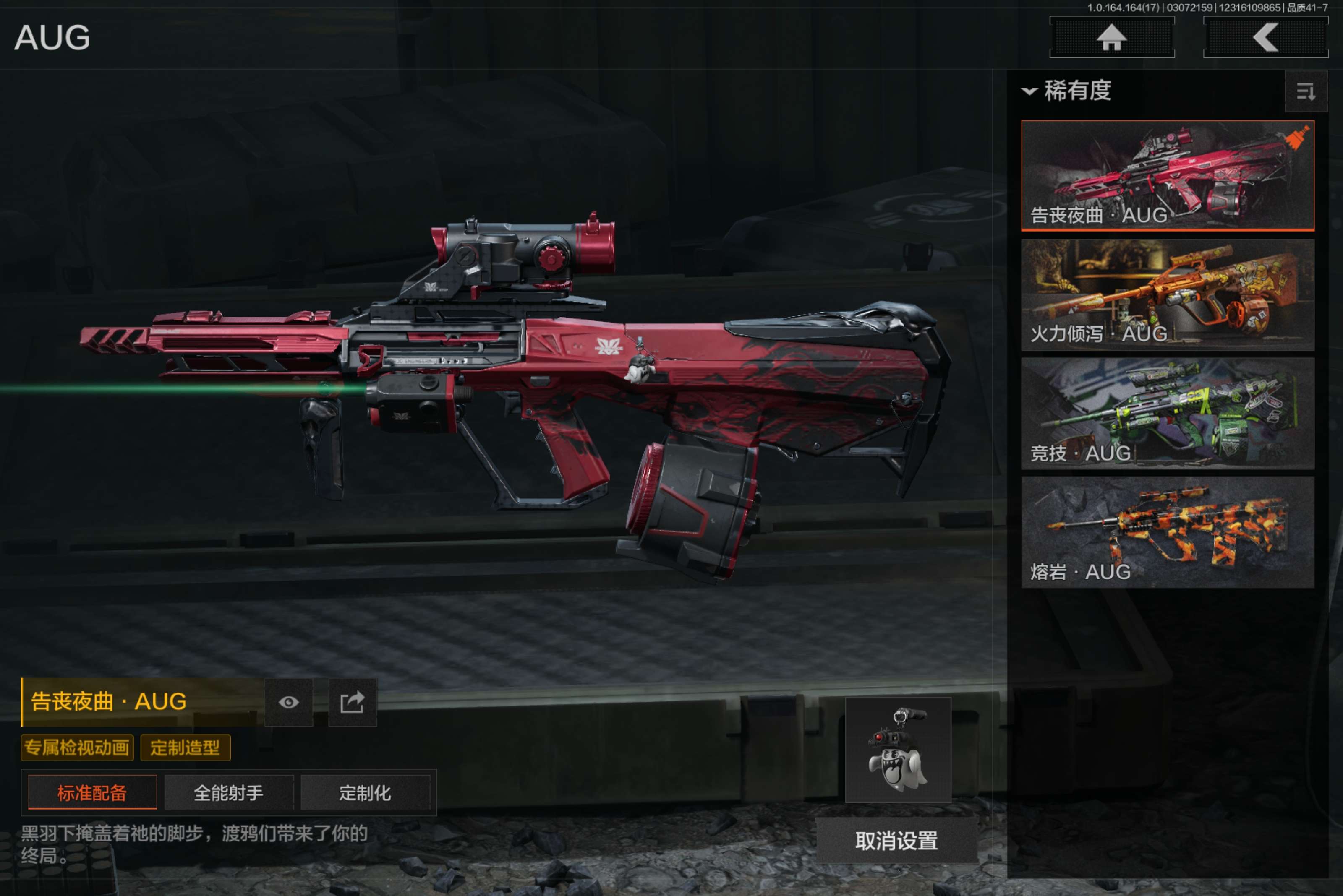Viewport: 1343px width, 896px height.
Task: Click the back arrow button
Action: click(1265, 38)
